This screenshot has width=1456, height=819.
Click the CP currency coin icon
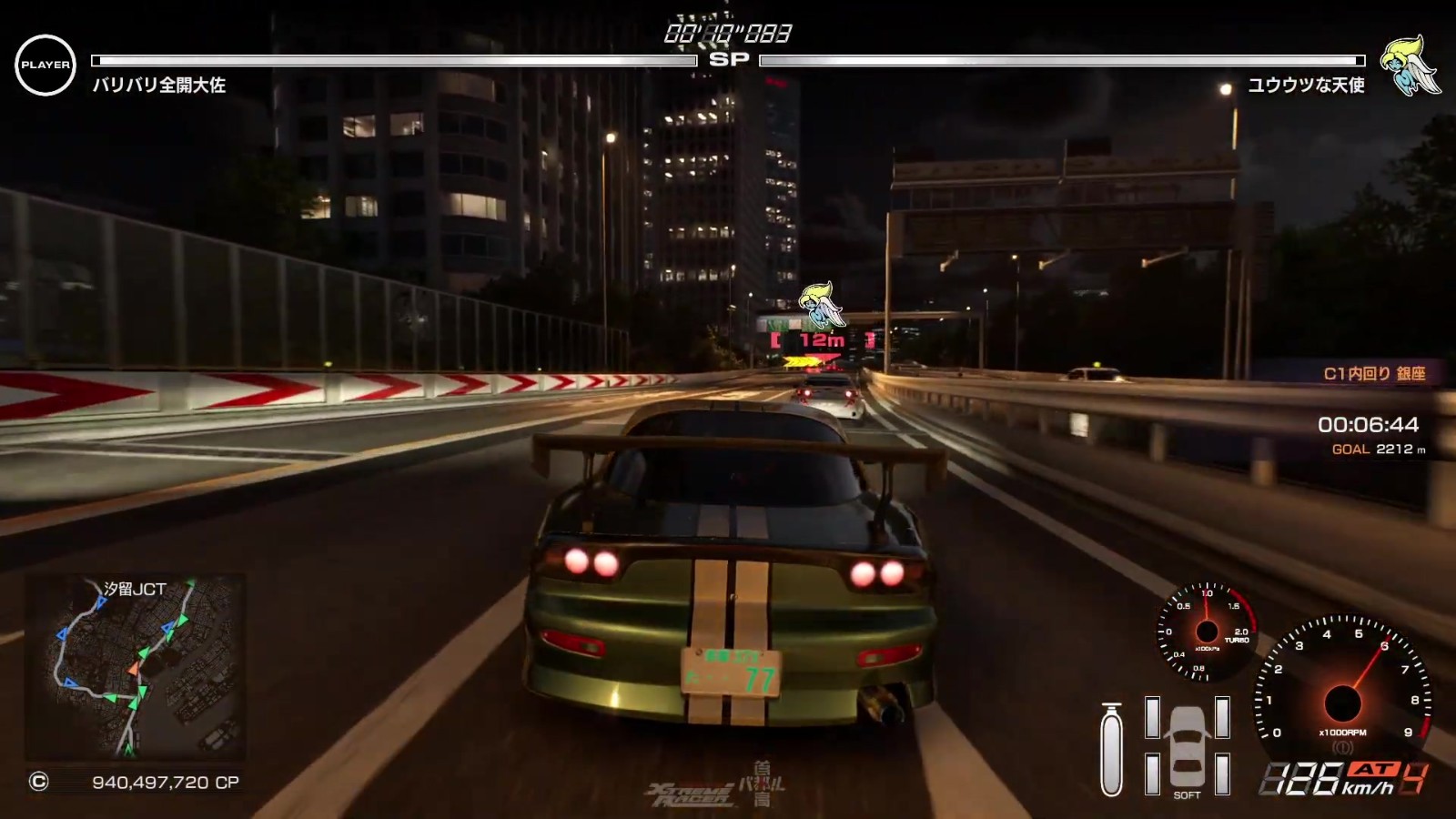click(38, 782)
